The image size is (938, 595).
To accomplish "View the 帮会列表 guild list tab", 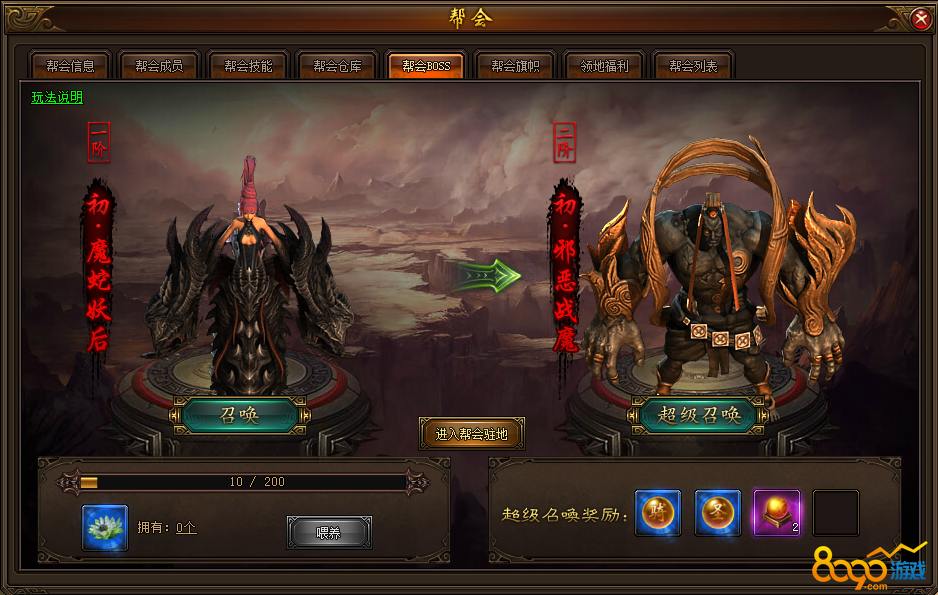I will pos(693,67).
